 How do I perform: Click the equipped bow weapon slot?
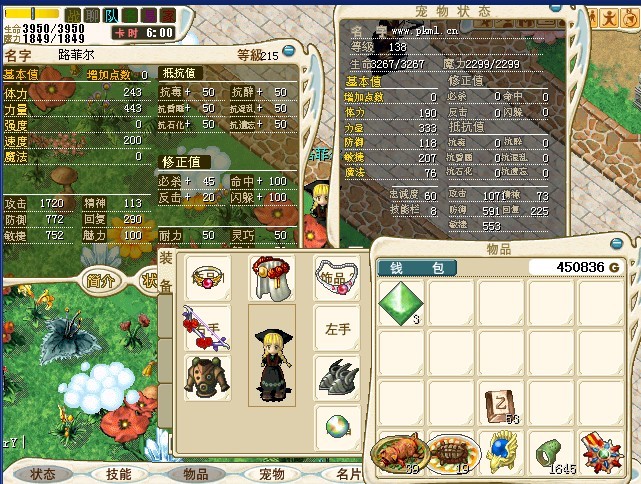[x=206, y=328]
